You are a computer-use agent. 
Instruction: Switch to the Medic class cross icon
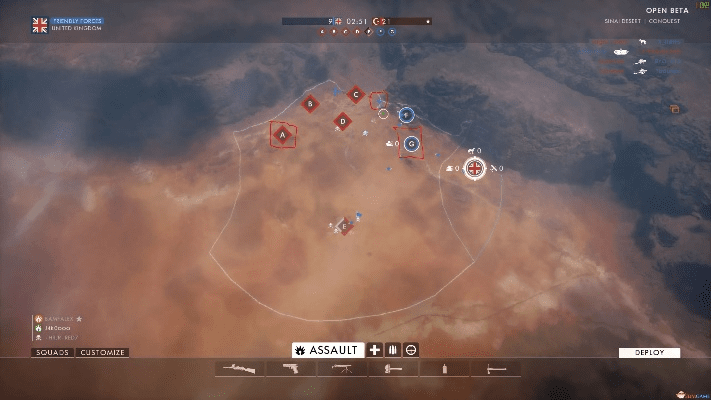coord(375,350)
